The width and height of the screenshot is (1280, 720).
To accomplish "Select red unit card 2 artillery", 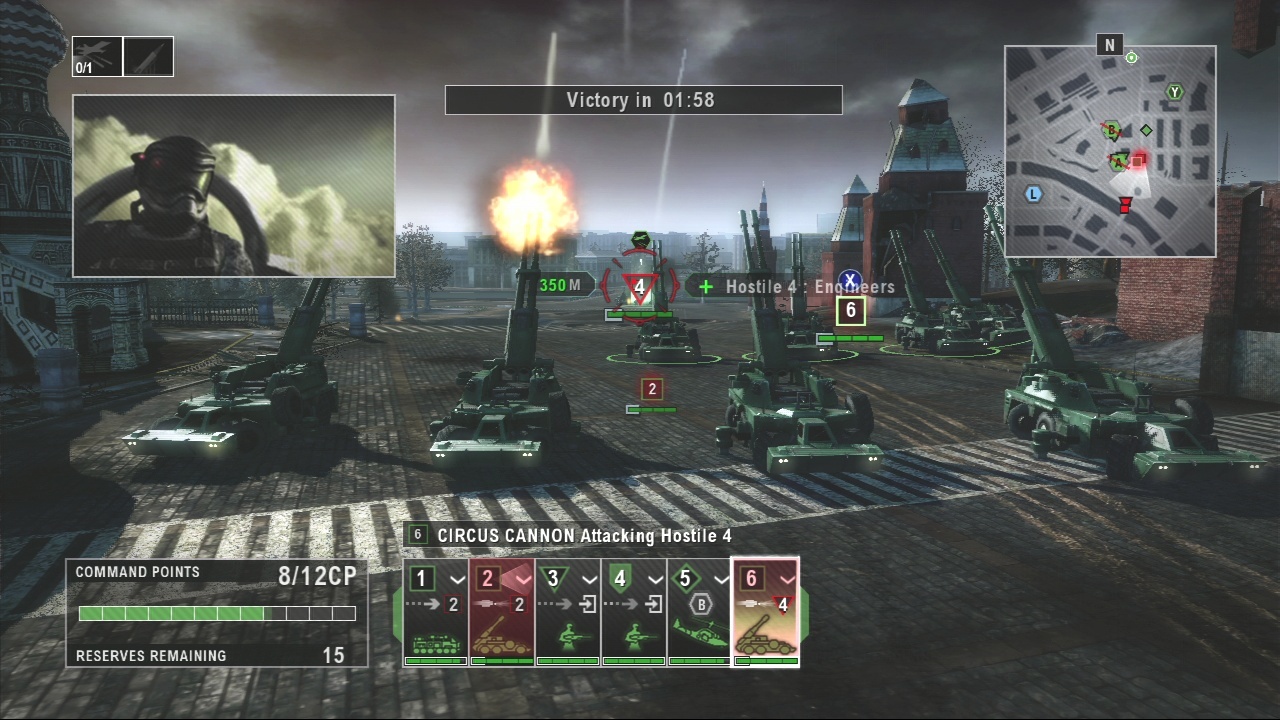I will click(501, 612).
